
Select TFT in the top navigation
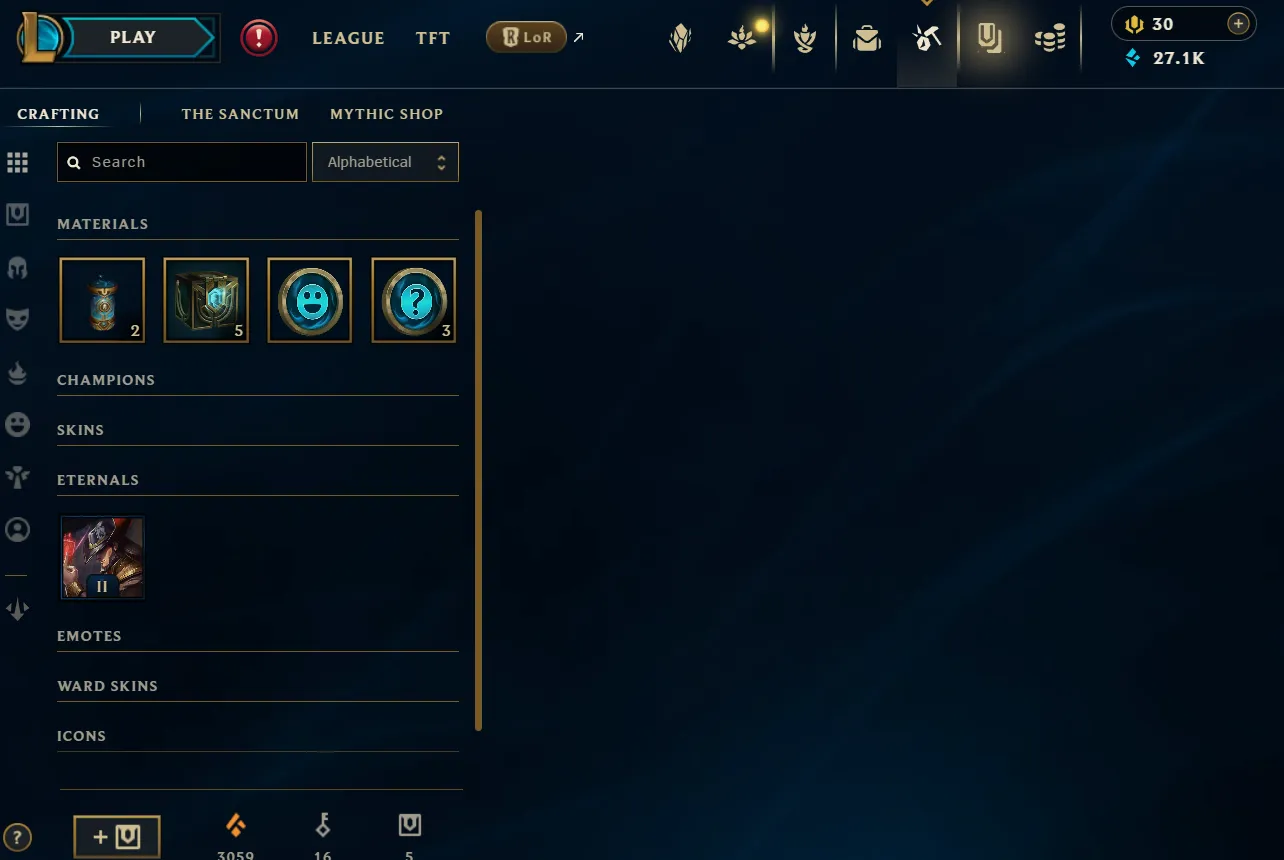point(432,38)
